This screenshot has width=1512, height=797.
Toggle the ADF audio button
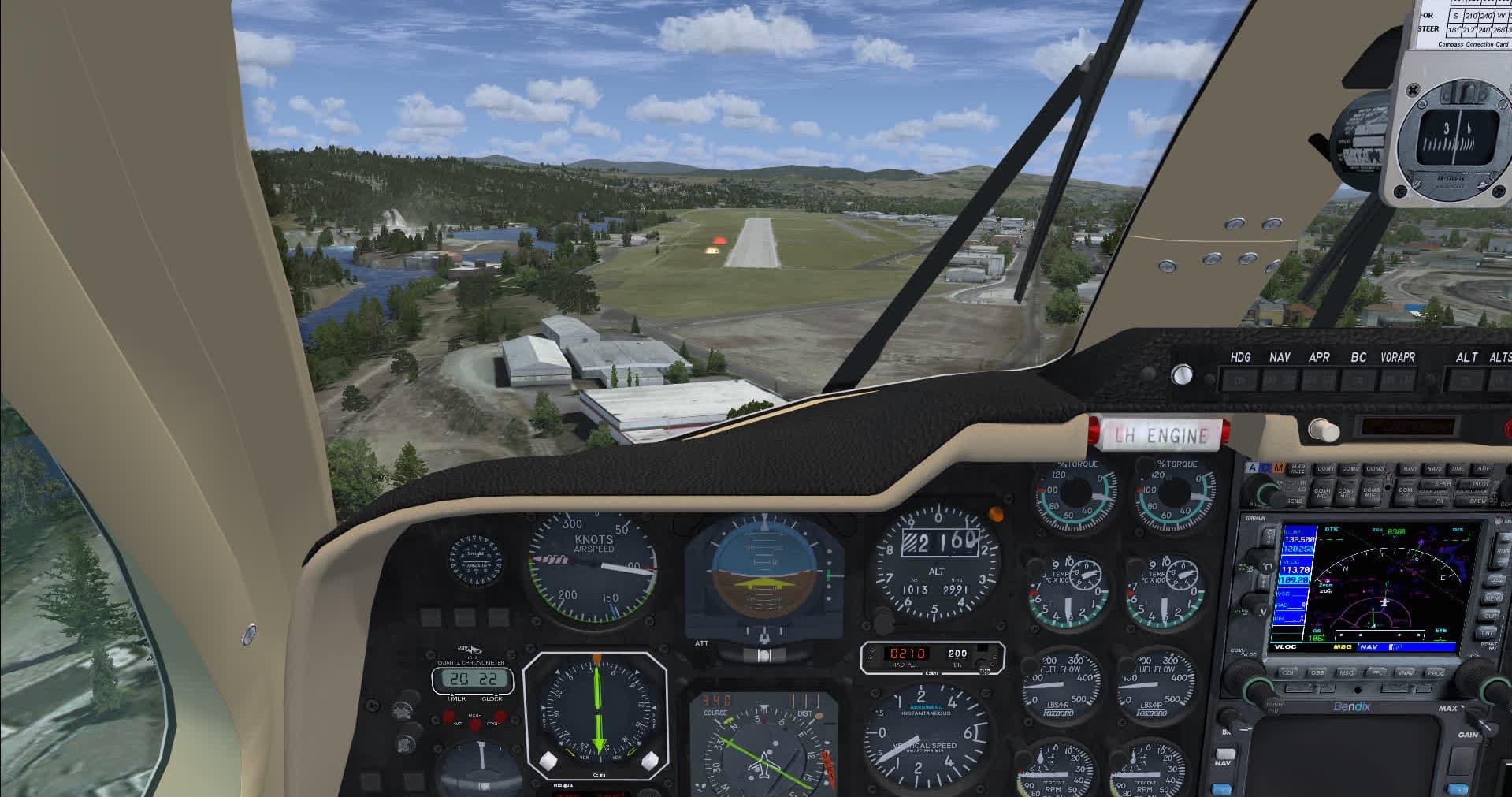1484,469
